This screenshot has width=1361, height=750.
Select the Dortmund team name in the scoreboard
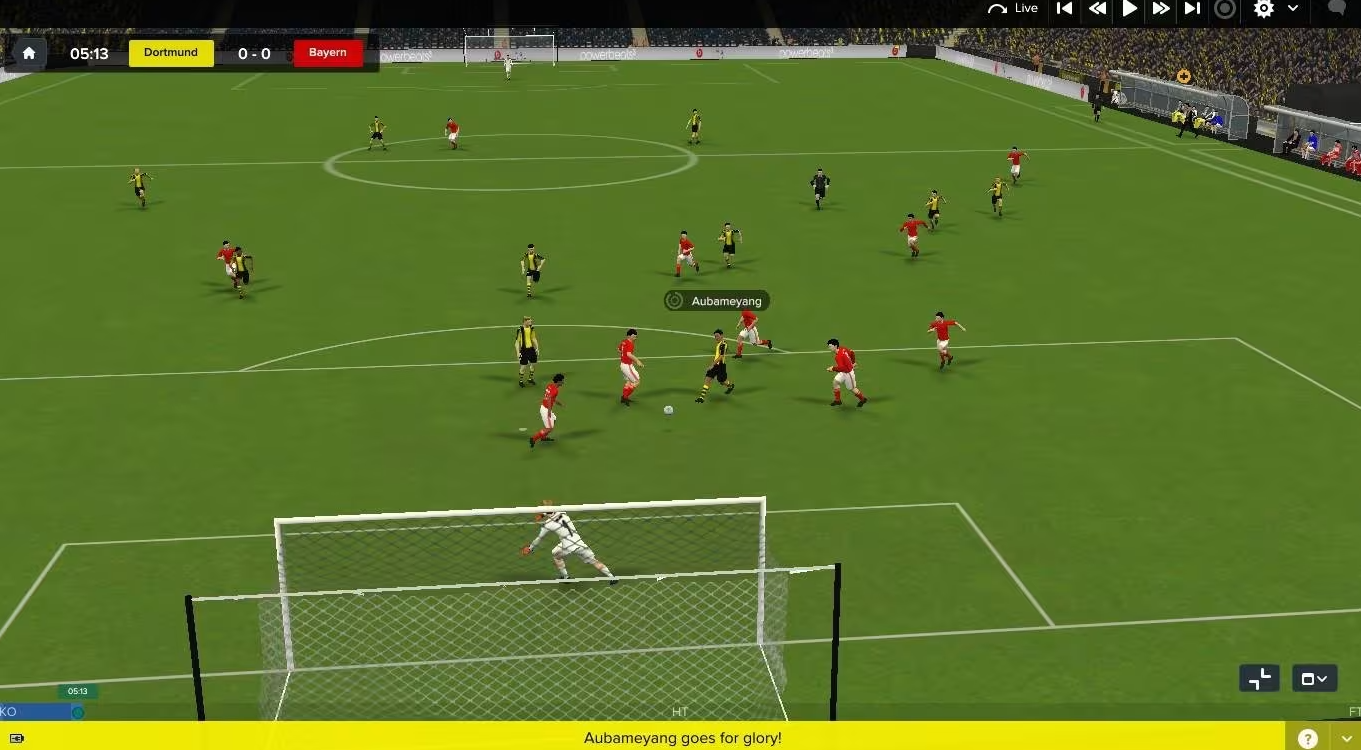[170, 53]
